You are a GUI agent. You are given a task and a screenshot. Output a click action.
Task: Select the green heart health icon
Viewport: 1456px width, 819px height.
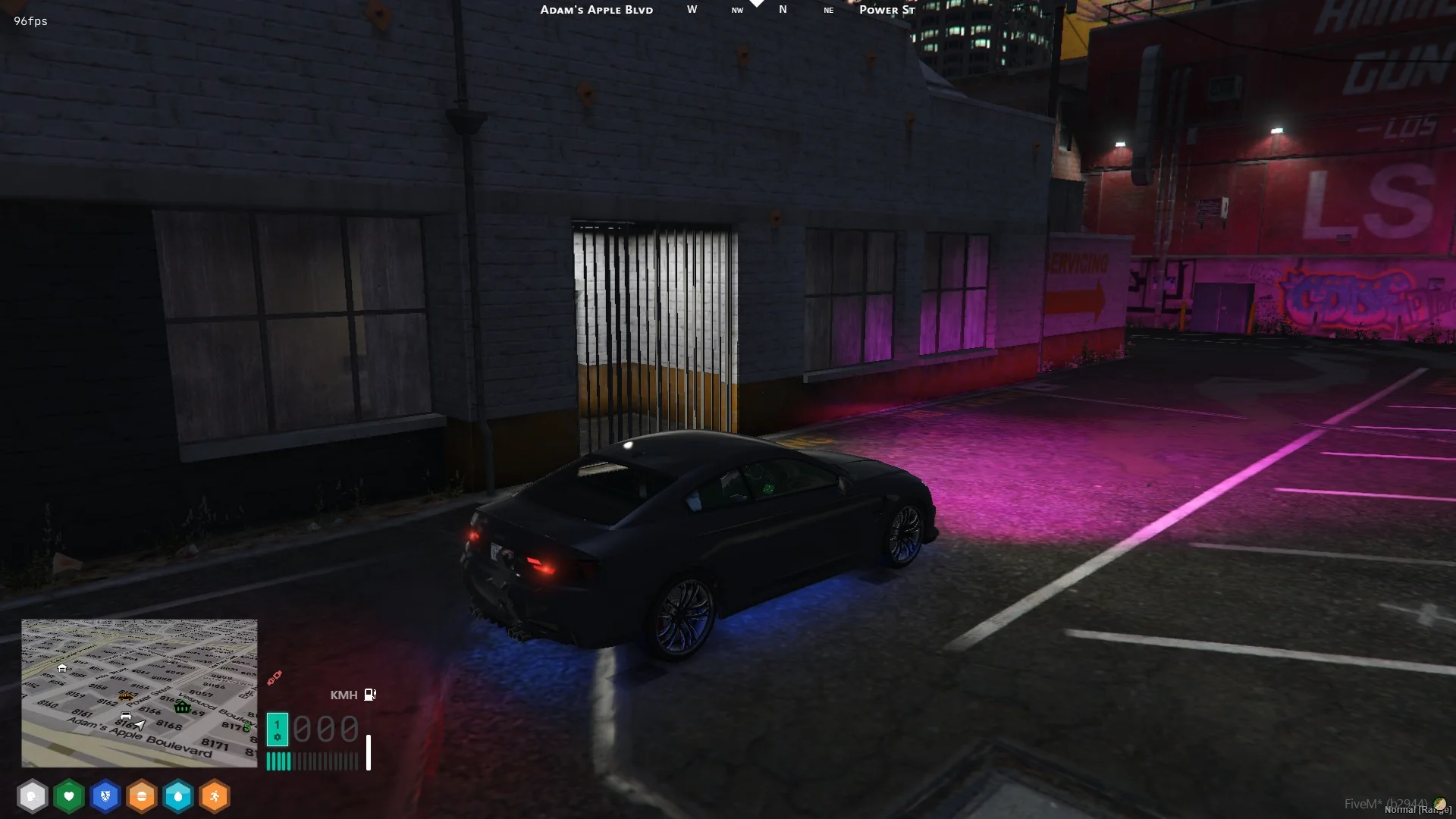point(69,796)
